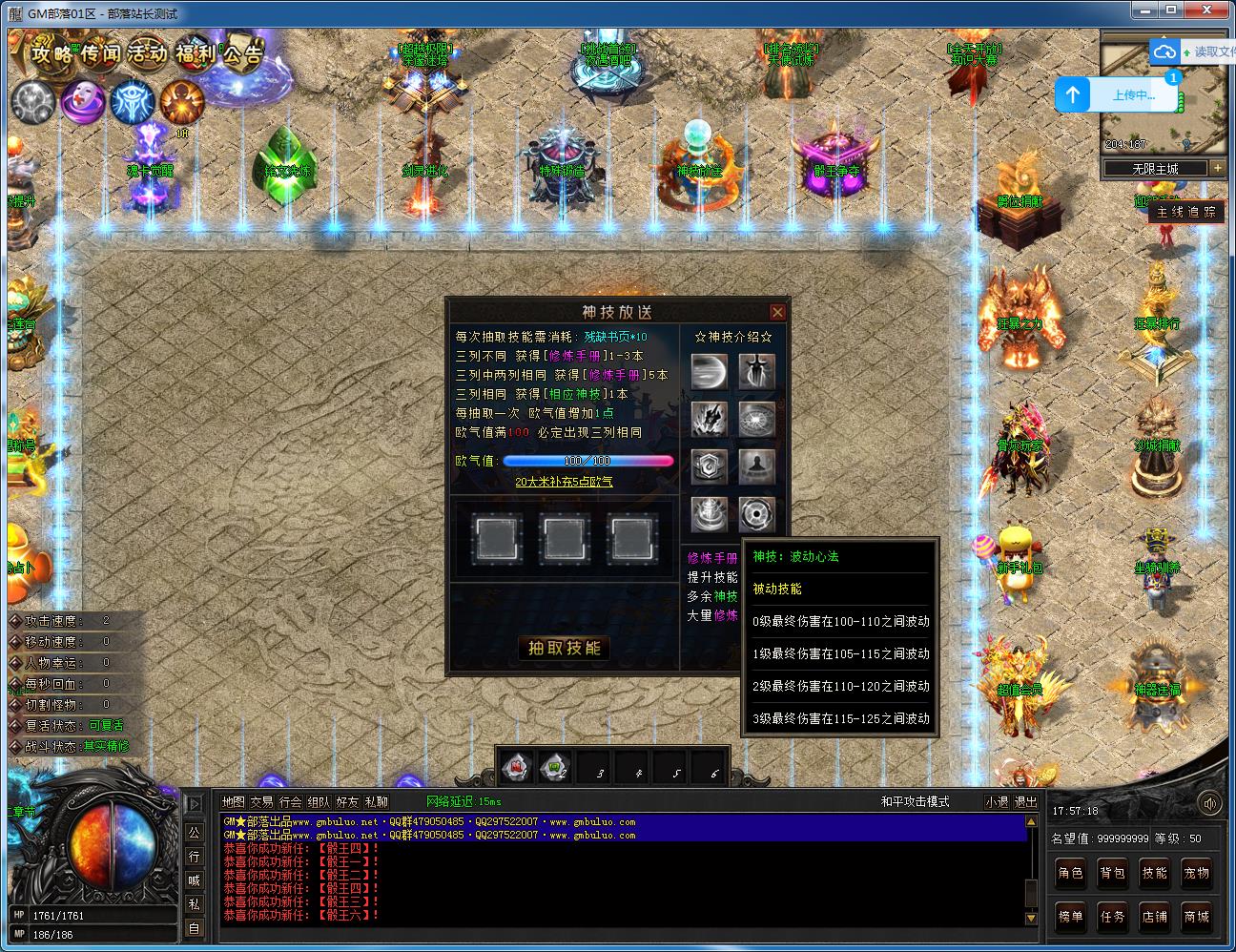The image size is (1236, 952).
Task: Follow the 20大米补充5点欧气 link
Action: coord(564,483)
